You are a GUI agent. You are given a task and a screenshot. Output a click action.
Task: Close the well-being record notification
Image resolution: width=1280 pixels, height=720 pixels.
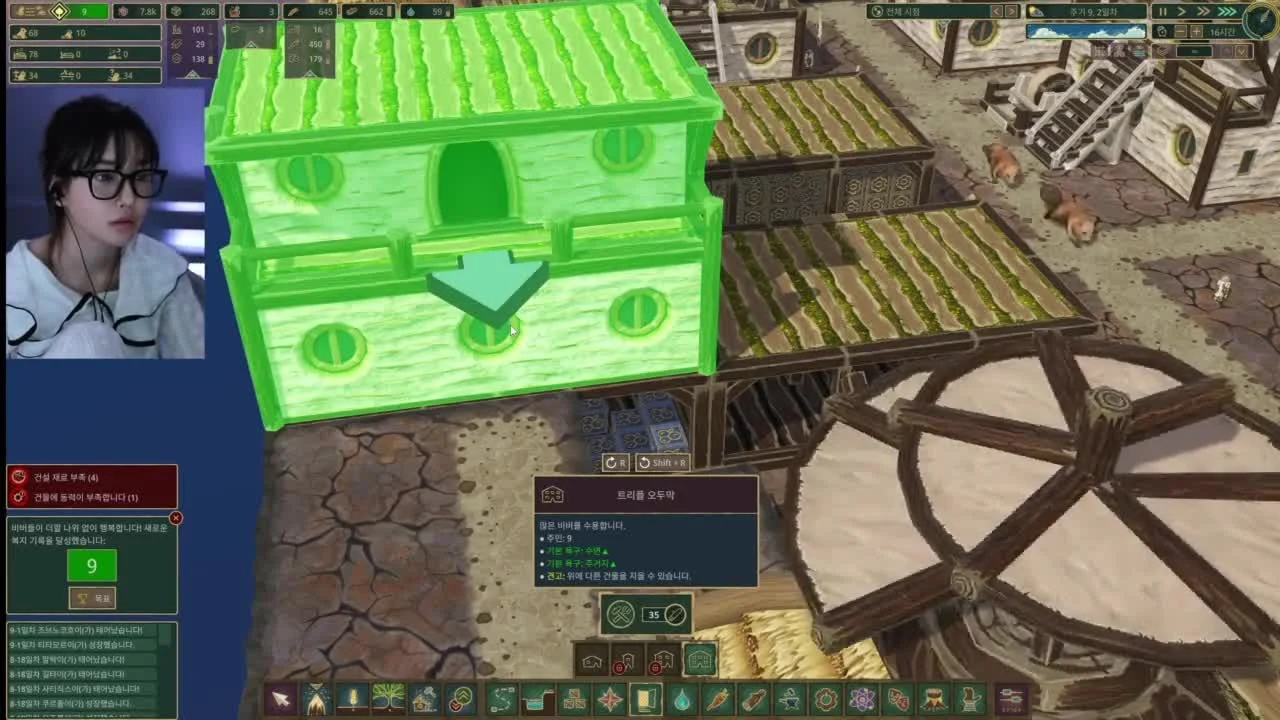tap(176, 518)
